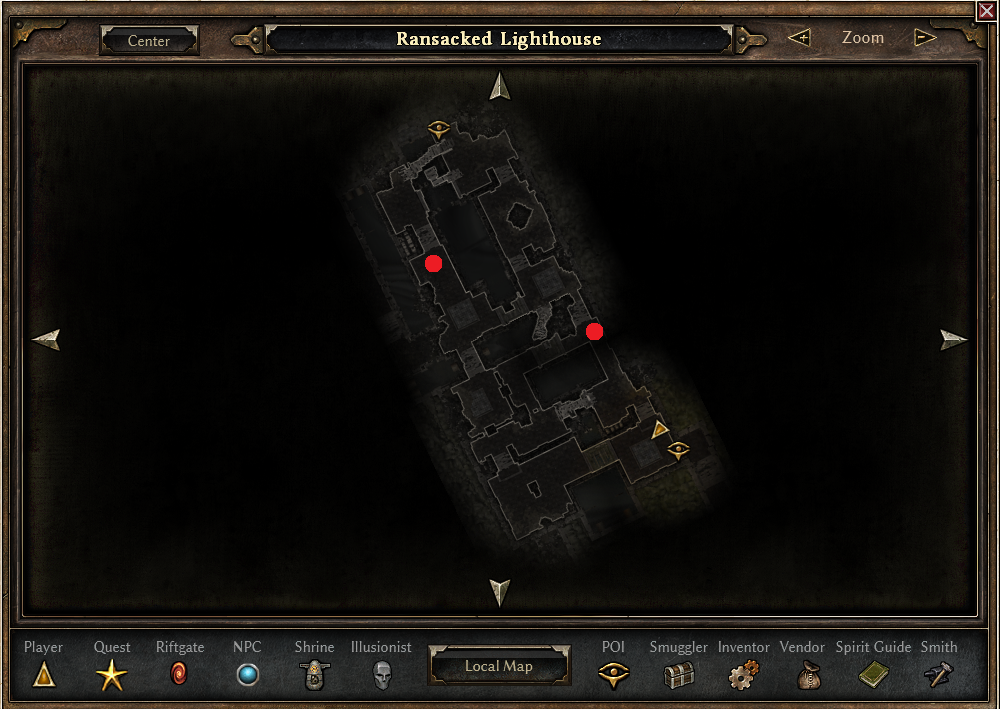Toggle the Local Map button
1000x709 pixels.
pyautogui.click(x=499, y=666)
